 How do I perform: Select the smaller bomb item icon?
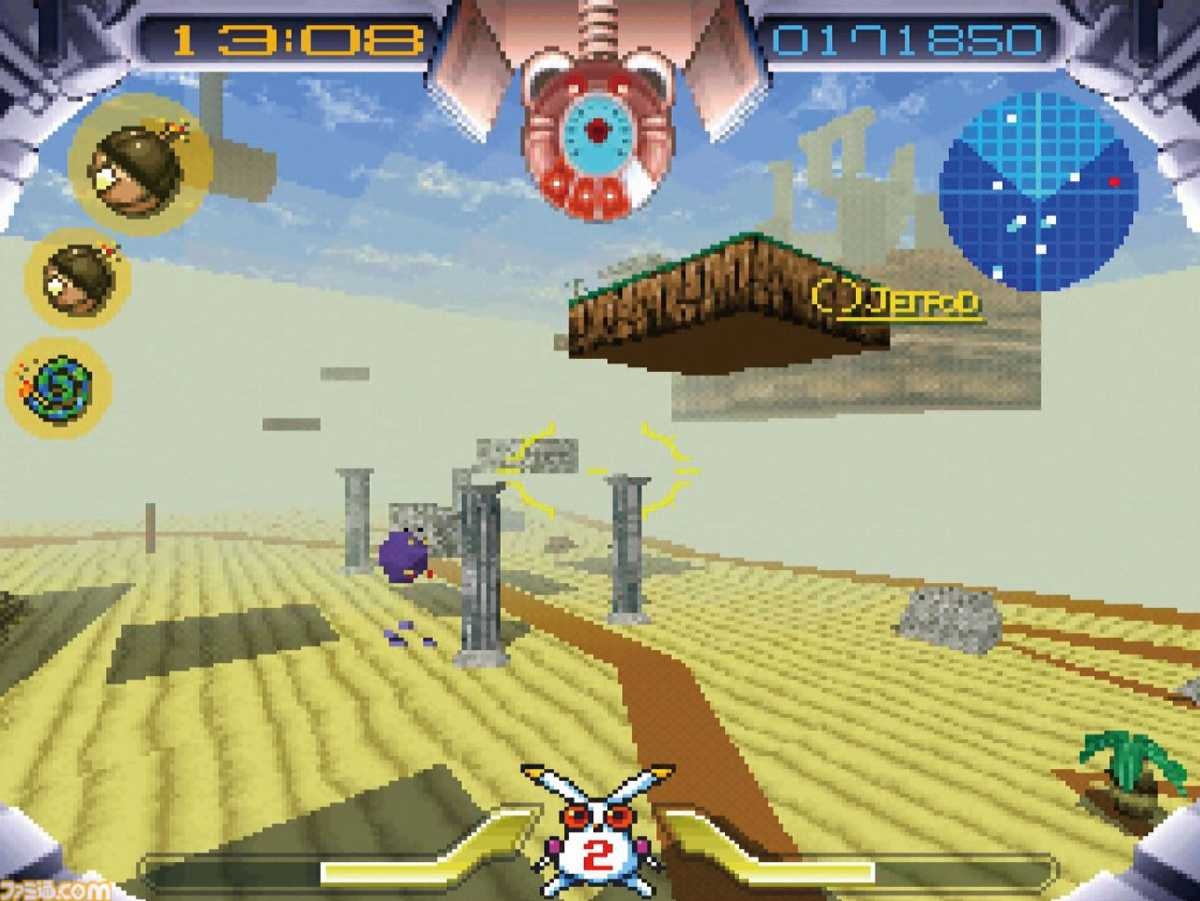point(78,279)
